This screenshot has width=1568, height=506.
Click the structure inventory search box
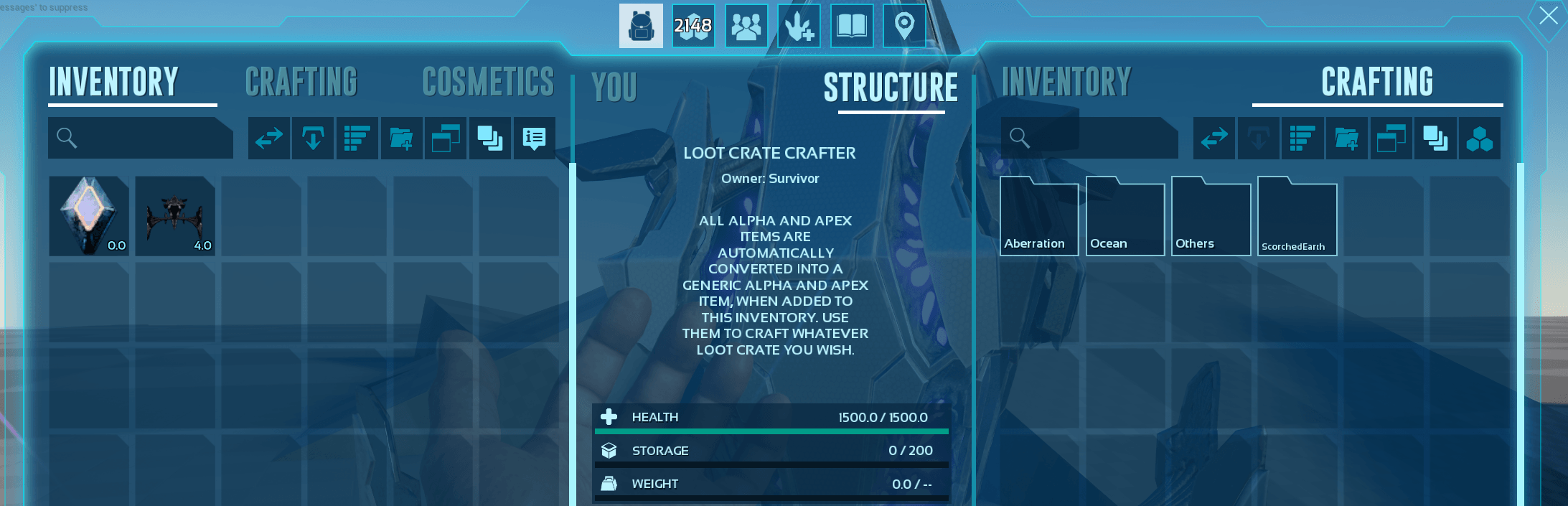tap(1089, 138)
